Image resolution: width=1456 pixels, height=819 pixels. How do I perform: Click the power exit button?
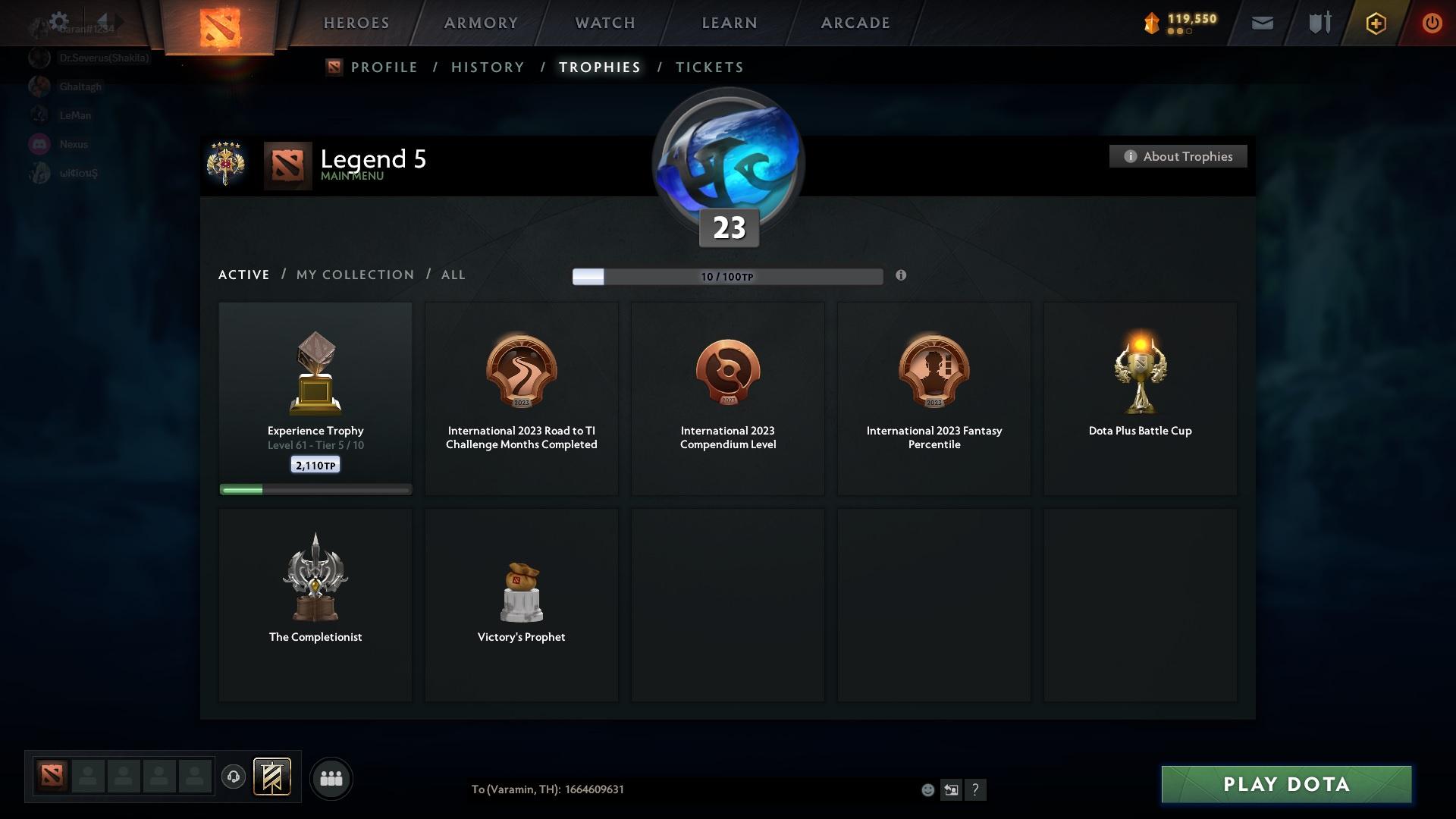[x=1432, y=23]
